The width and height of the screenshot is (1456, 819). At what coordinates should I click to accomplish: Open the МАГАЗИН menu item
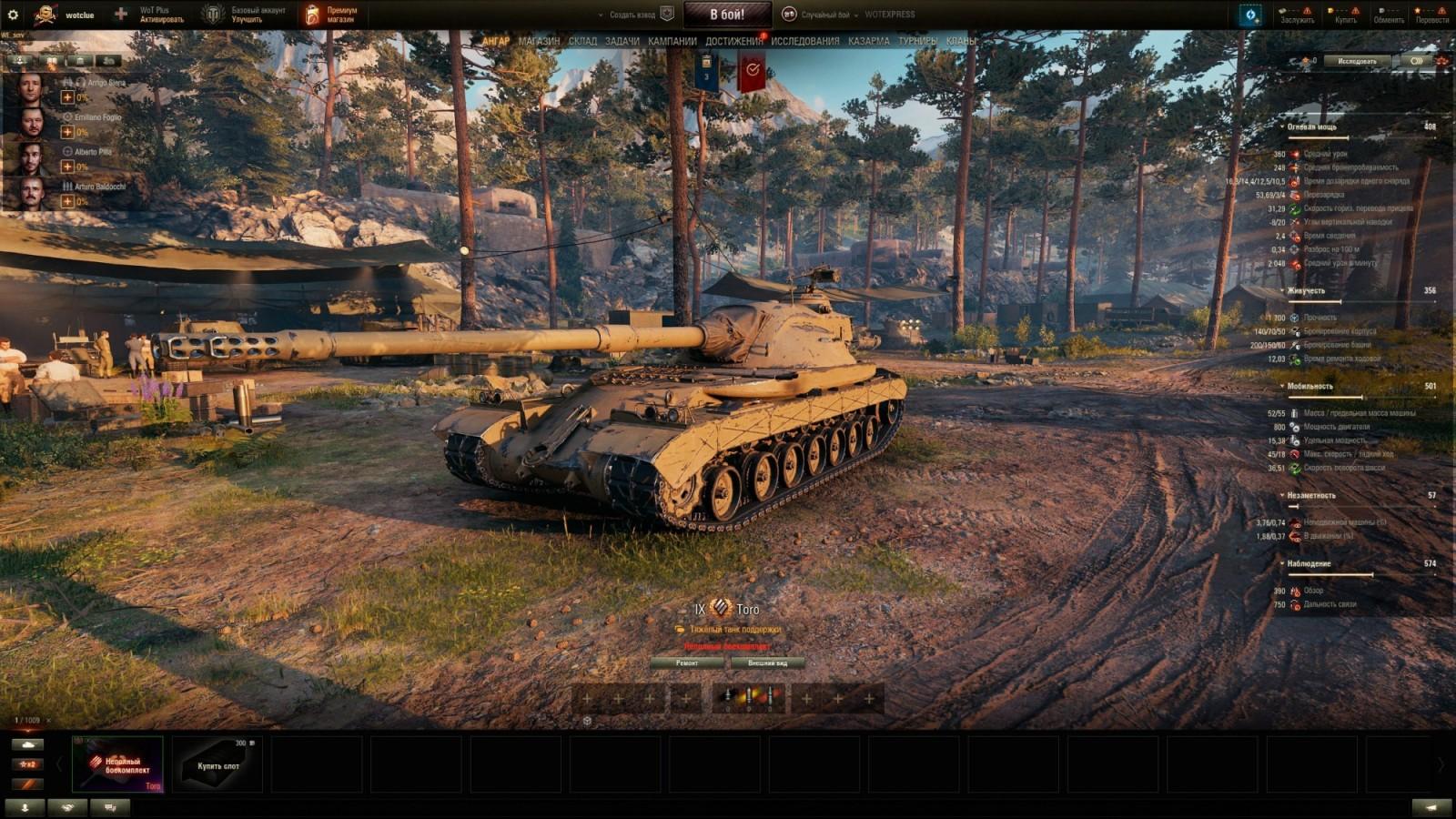pyautogui.click(x=541, y=40)
